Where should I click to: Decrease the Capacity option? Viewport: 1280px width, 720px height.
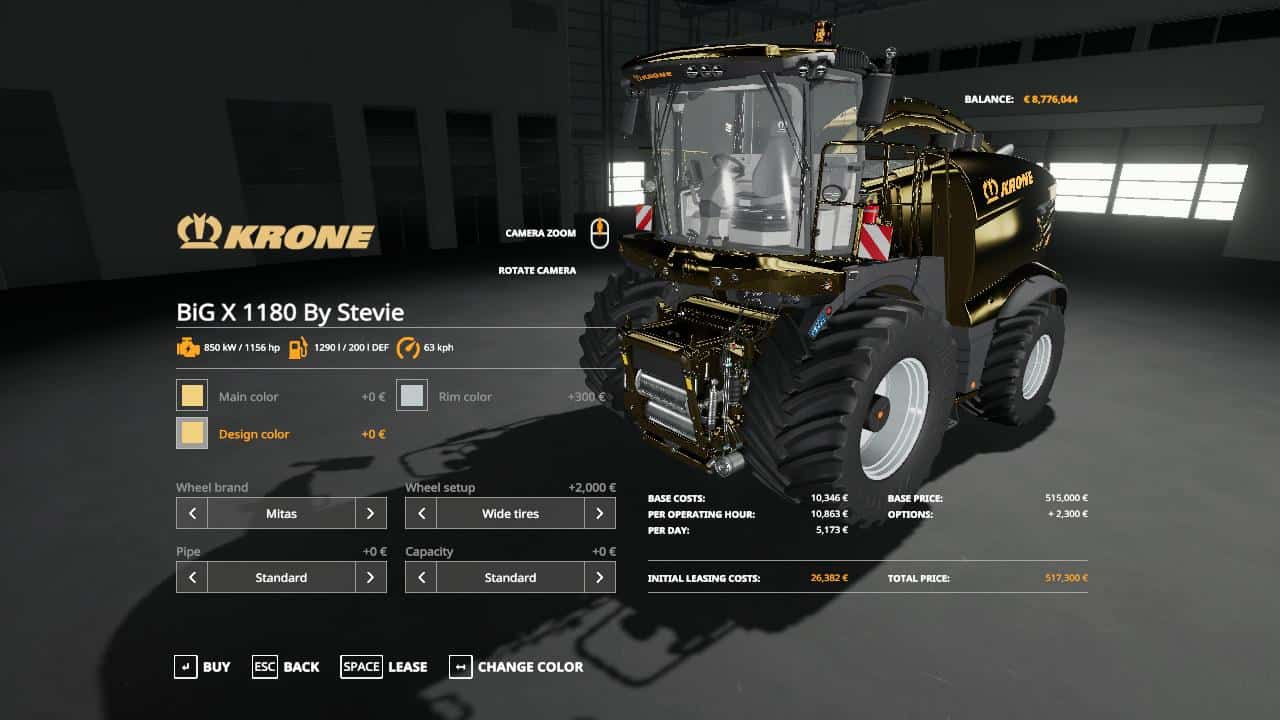point(421,578)
